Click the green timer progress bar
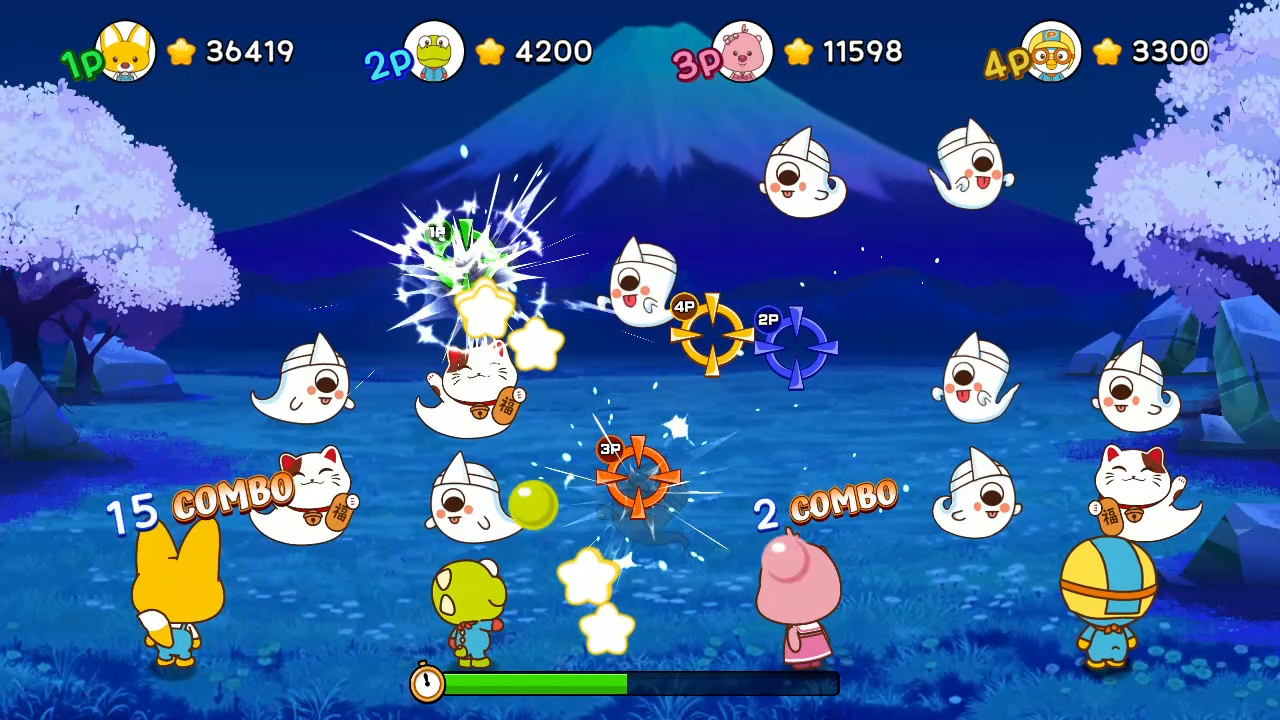 pyautogui.click(x=535, y=684)
